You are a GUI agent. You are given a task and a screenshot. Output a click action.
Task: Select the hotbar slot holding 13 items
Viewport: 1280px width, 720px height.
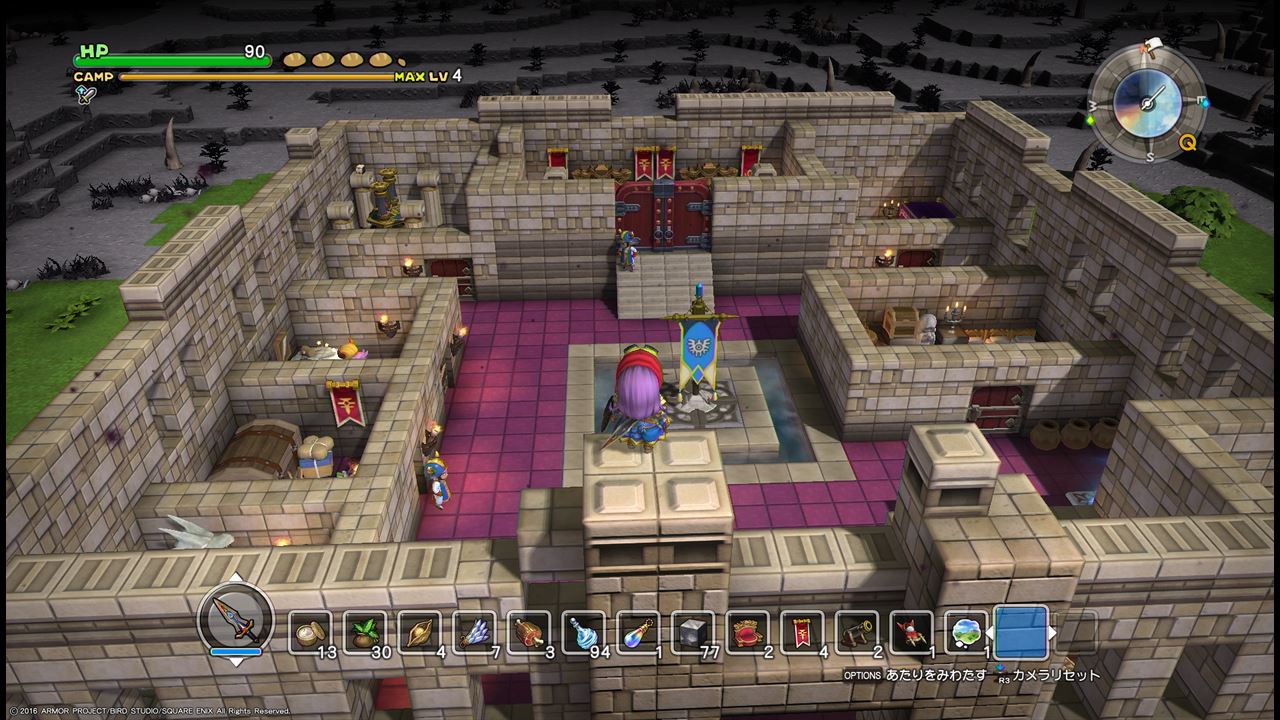[310, 632]
